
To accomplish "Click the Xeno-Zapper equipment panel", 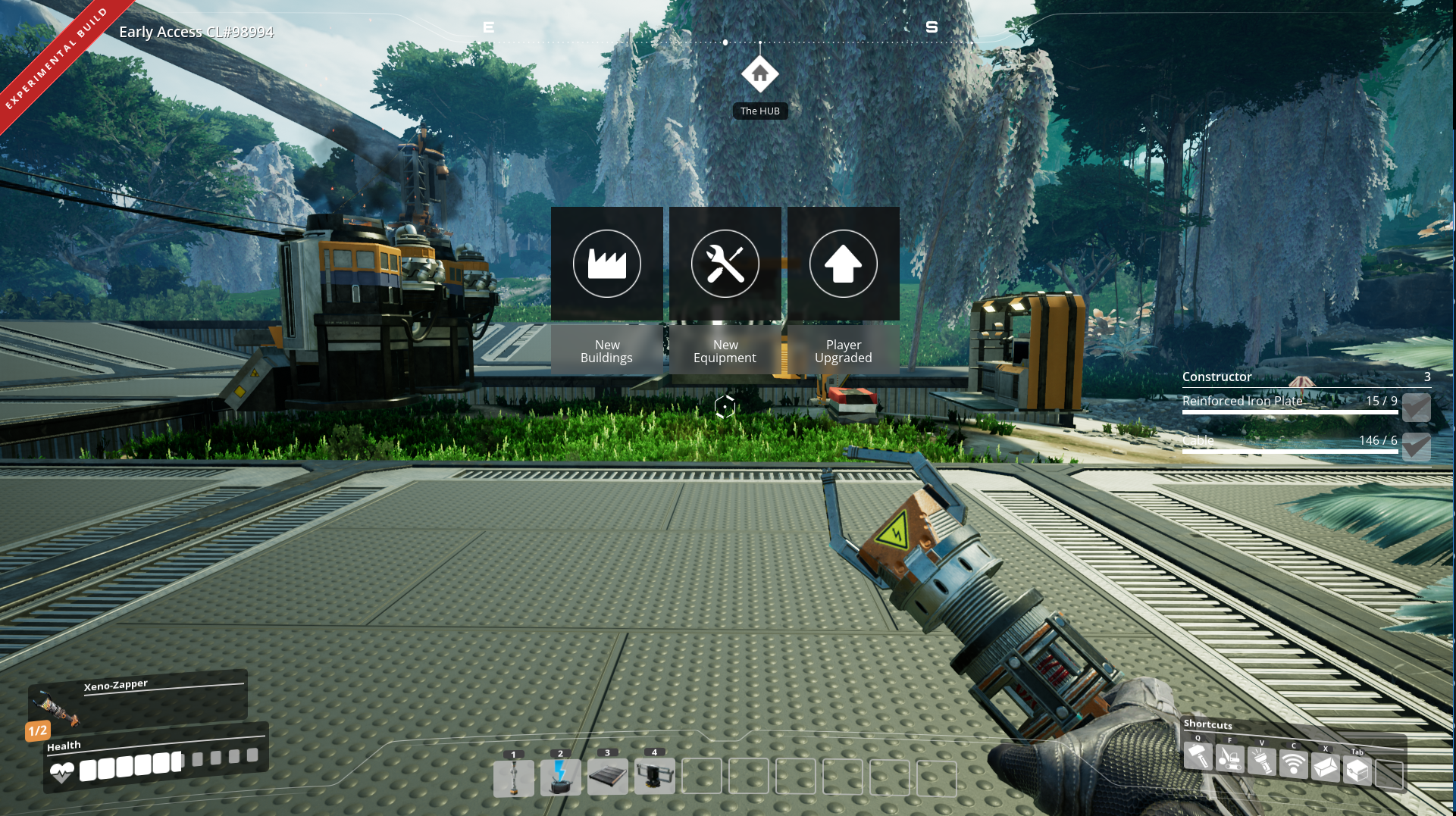I will coord(138,697).
